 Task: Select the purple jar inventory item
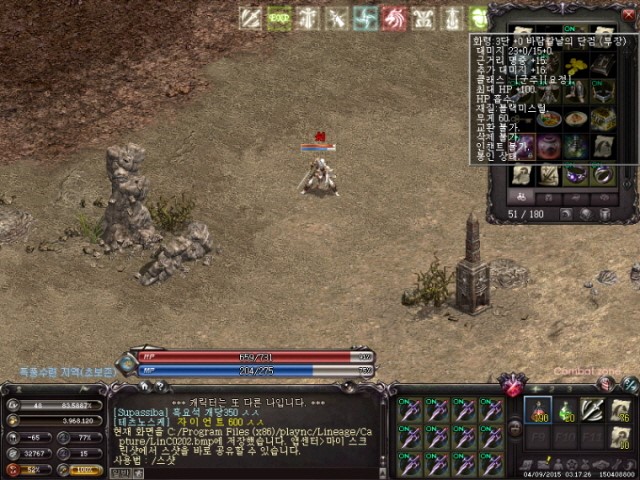(549, 147)
